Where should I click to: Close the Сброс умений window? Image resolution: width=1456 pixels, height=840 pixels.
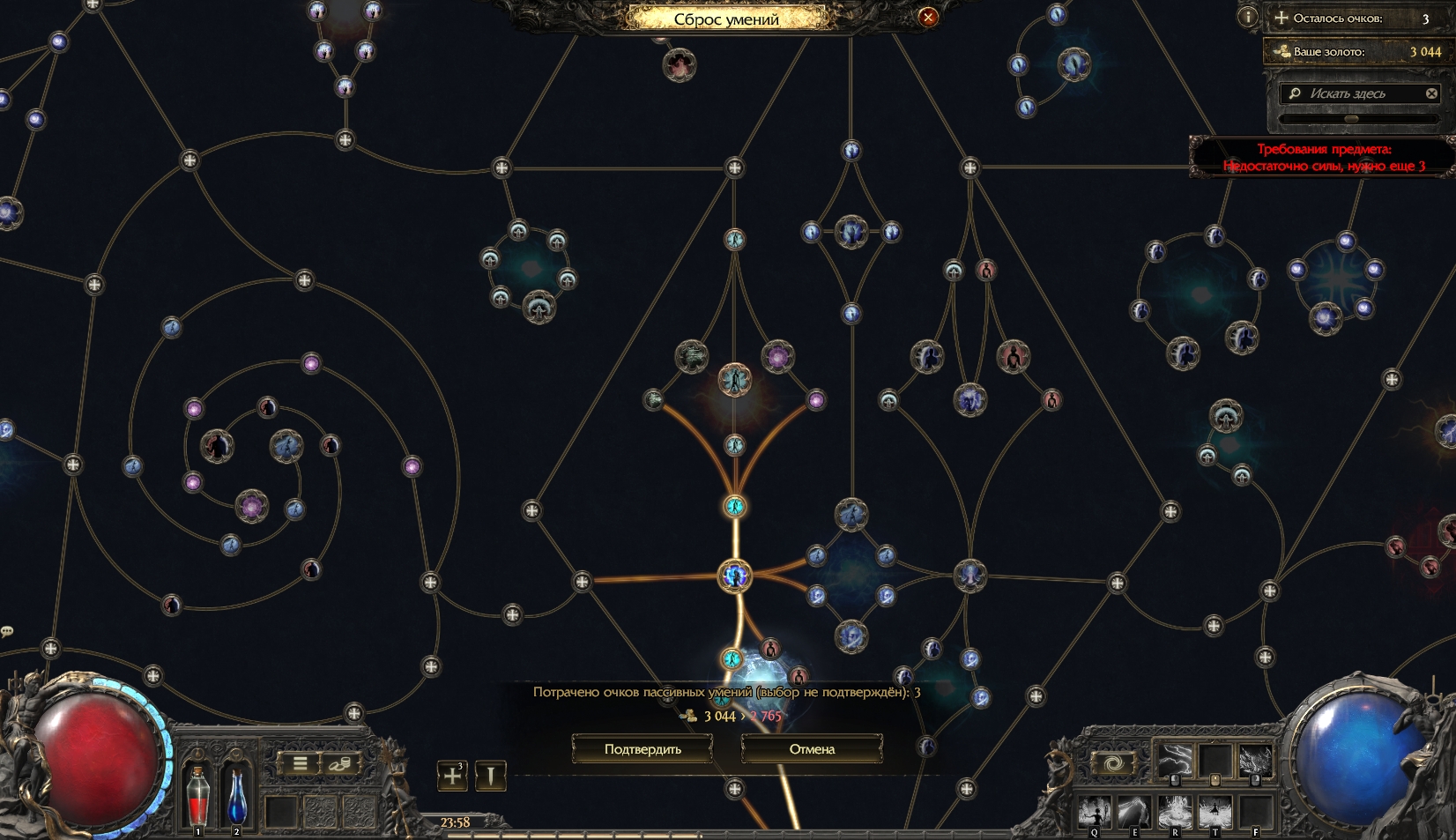coord(927,17)
